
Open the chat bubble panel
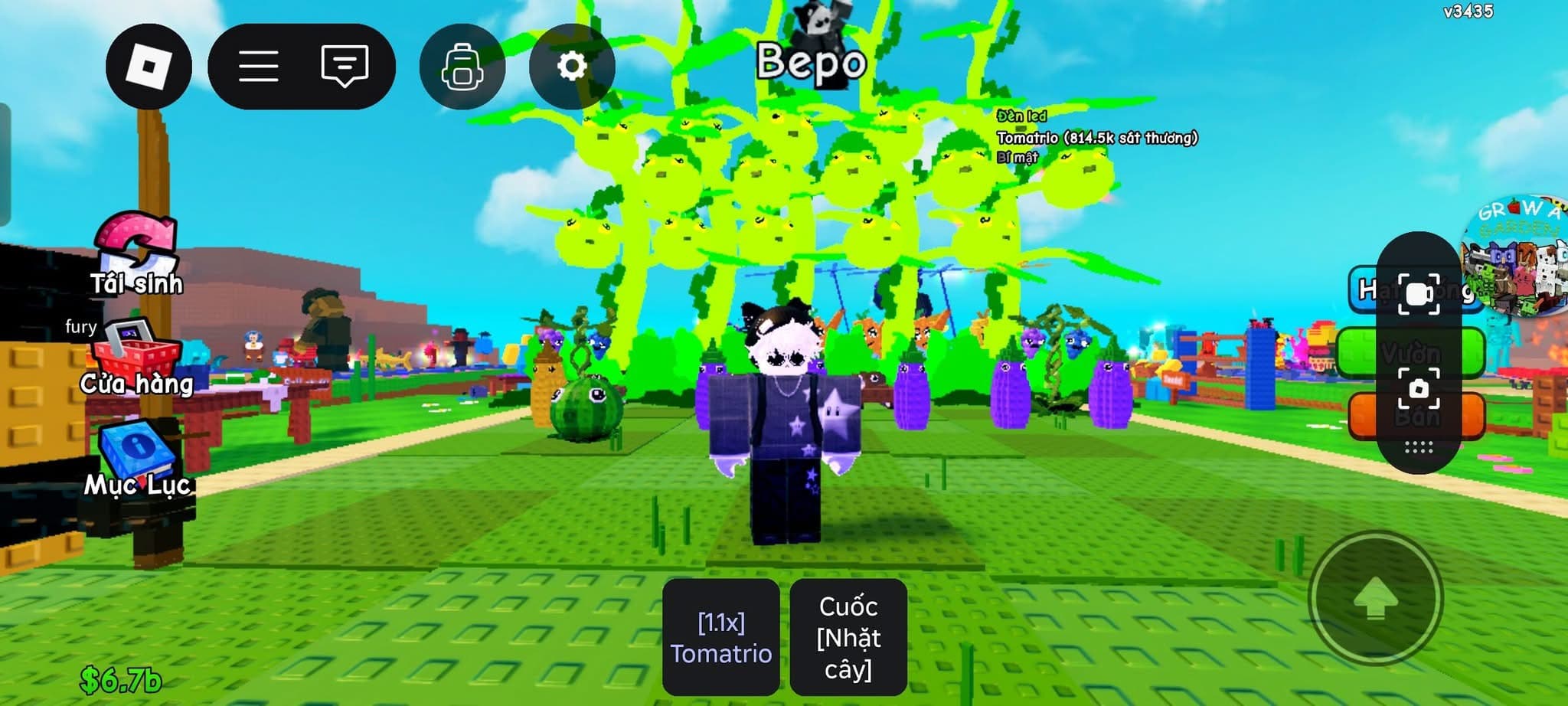pos(345,67)
